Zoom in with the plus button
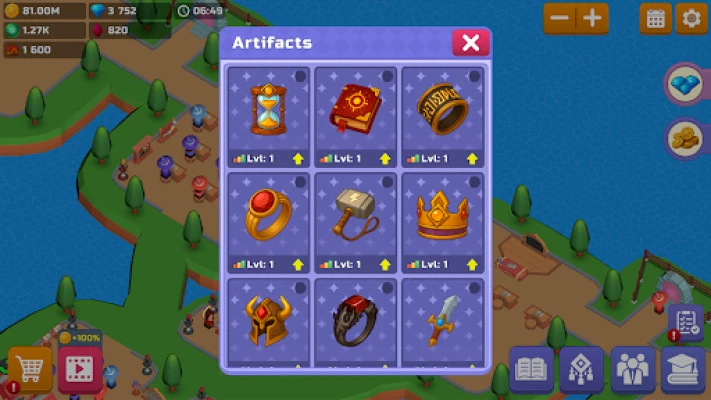The width and height of the screenshot is (711, 400). pyautogui.click(x=593, y=18)
